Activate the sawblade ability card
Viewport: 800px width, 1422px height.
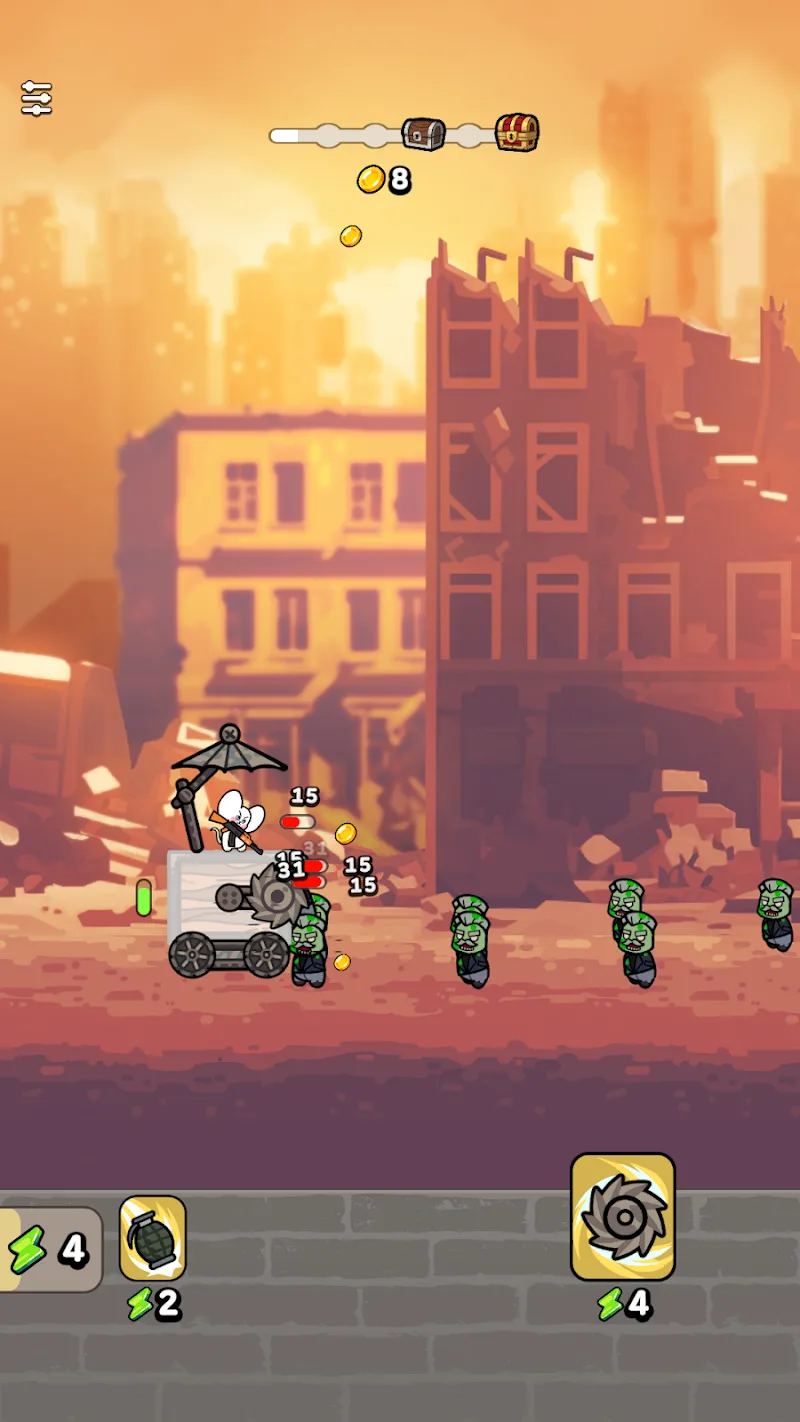[x=622, y=1216]
